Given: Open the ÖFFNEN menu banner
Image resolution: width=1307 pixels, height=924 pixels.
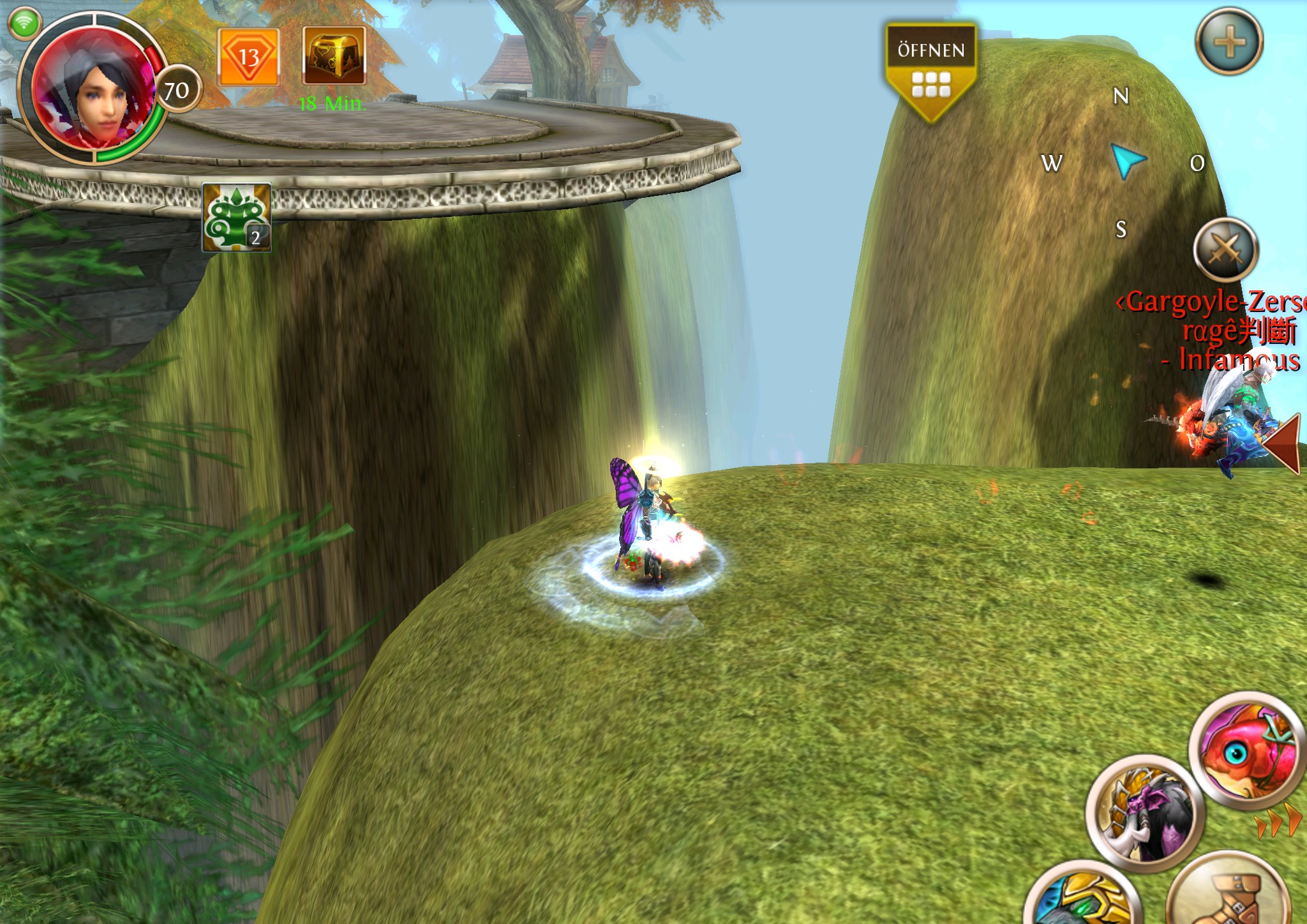Looking at the screenshot, I should coord(930,71).
